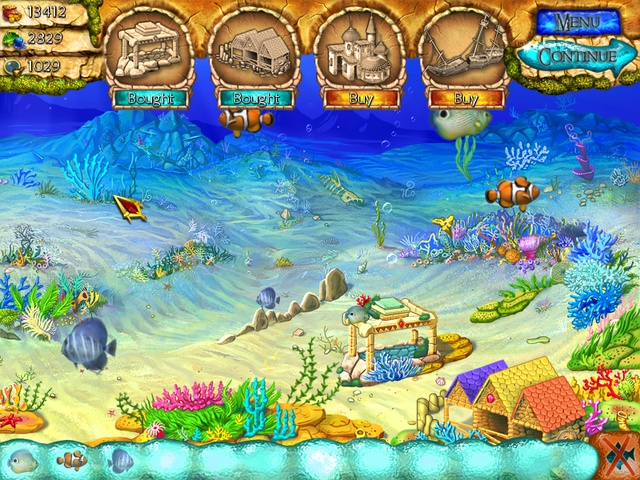
Task: Click the Continue button
Action: [x=577, y=55]
